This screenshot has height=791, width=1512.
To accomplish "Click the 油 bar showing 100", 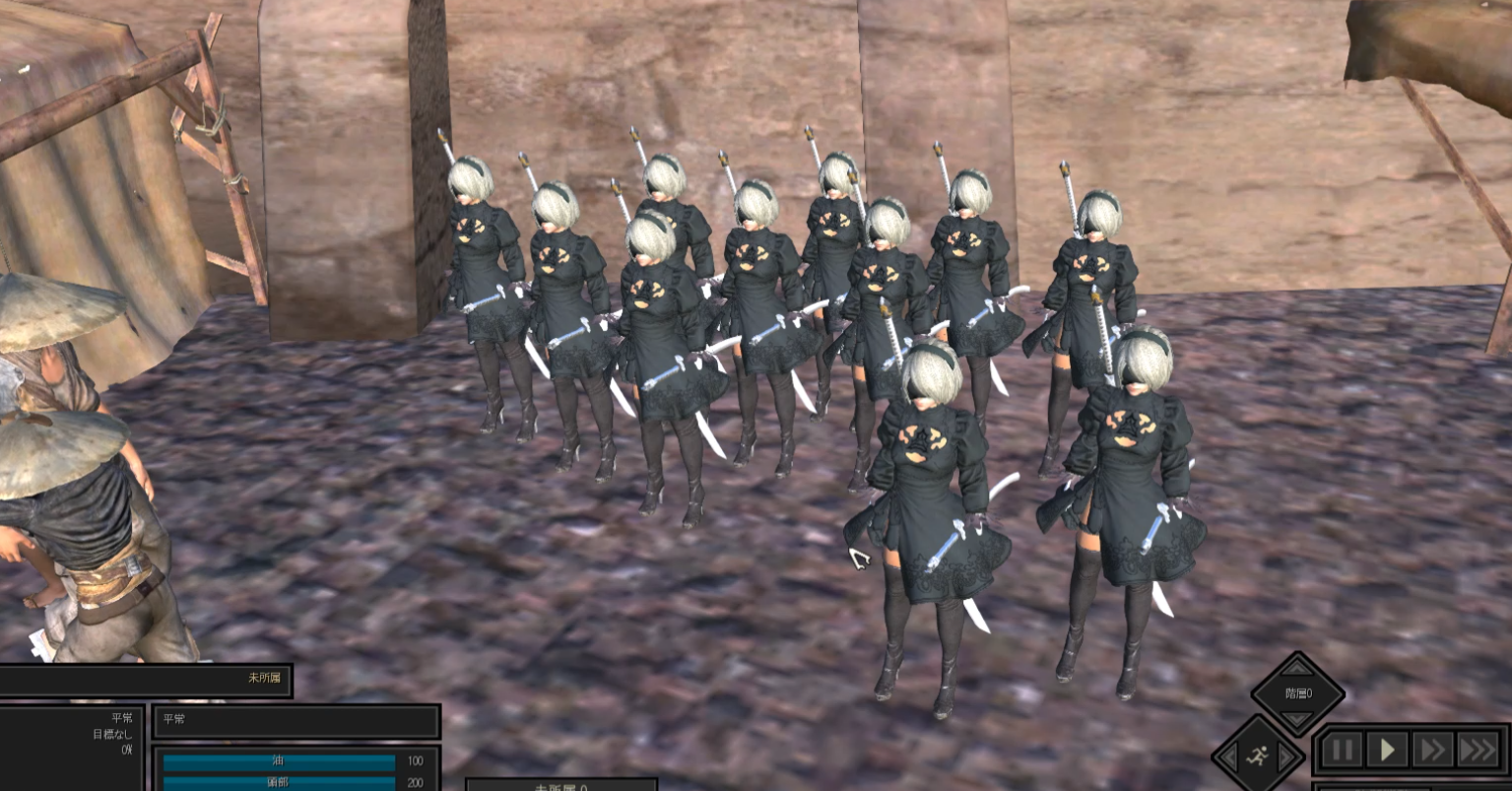I will click(x=279, y=761).
